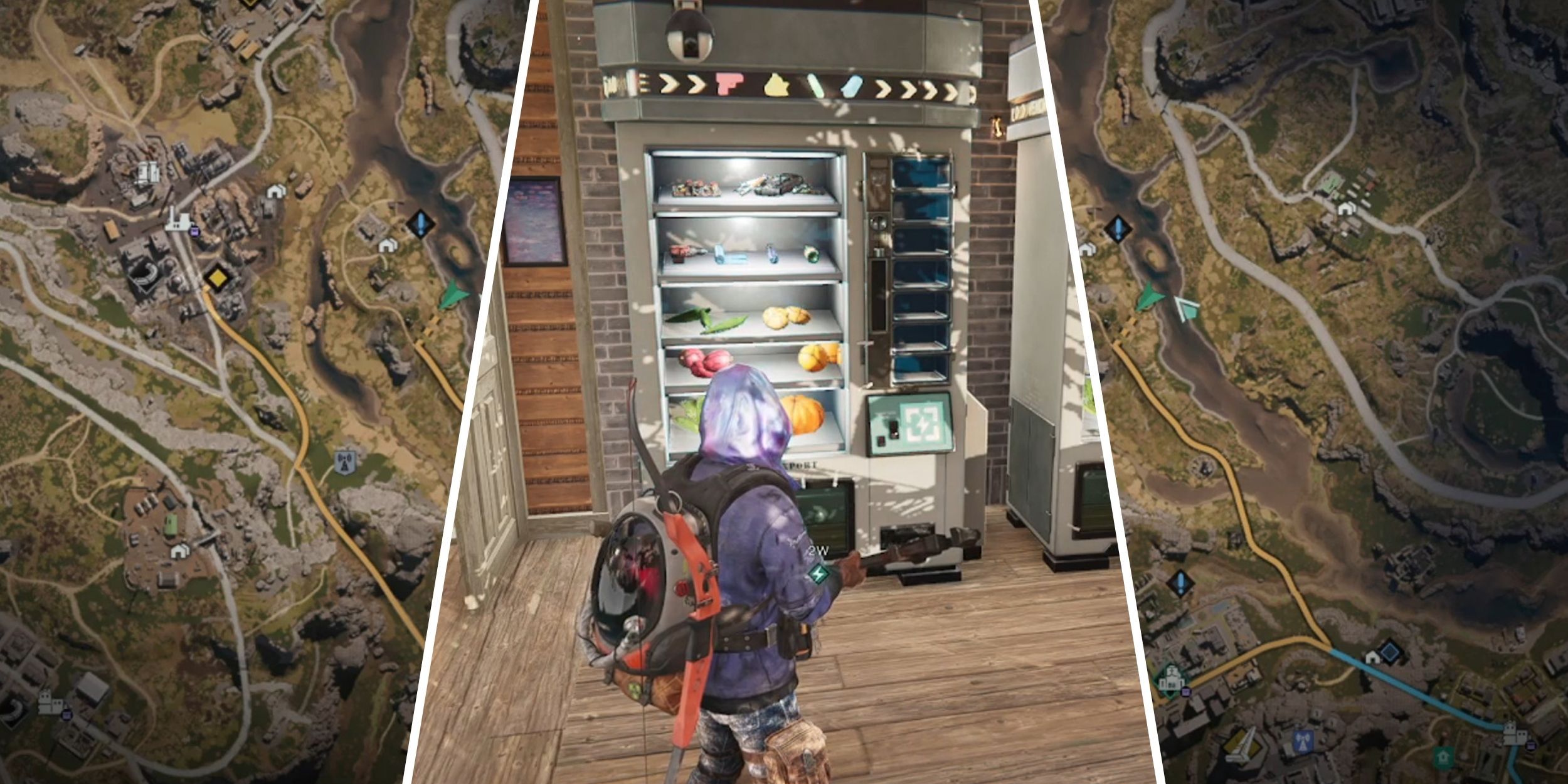Select the blue bottle icon on the banner
This screenshot has width=1568, height=784.
pyautogui.click(x=852, y=87)
